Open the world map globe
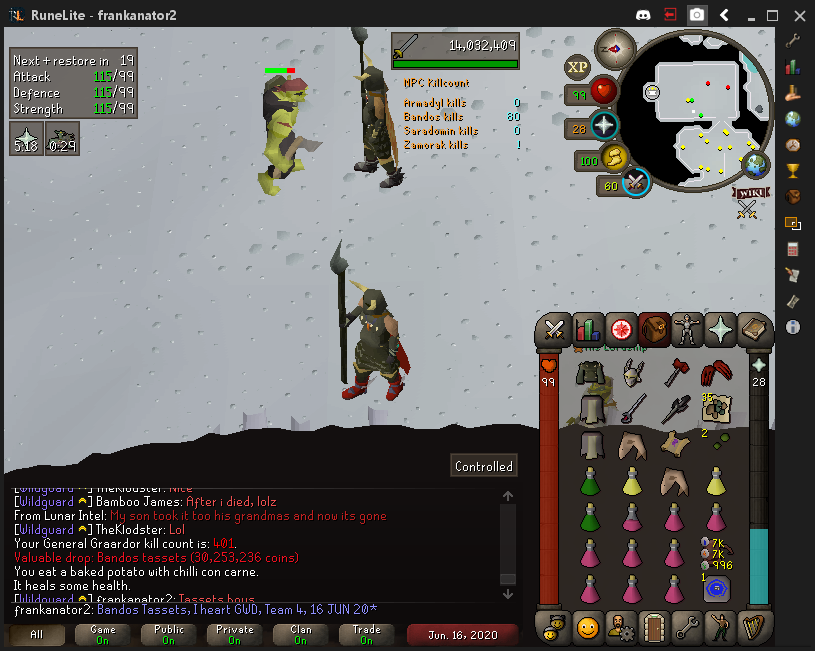This screenshot has width=815, height=651. tap(756, 164)
